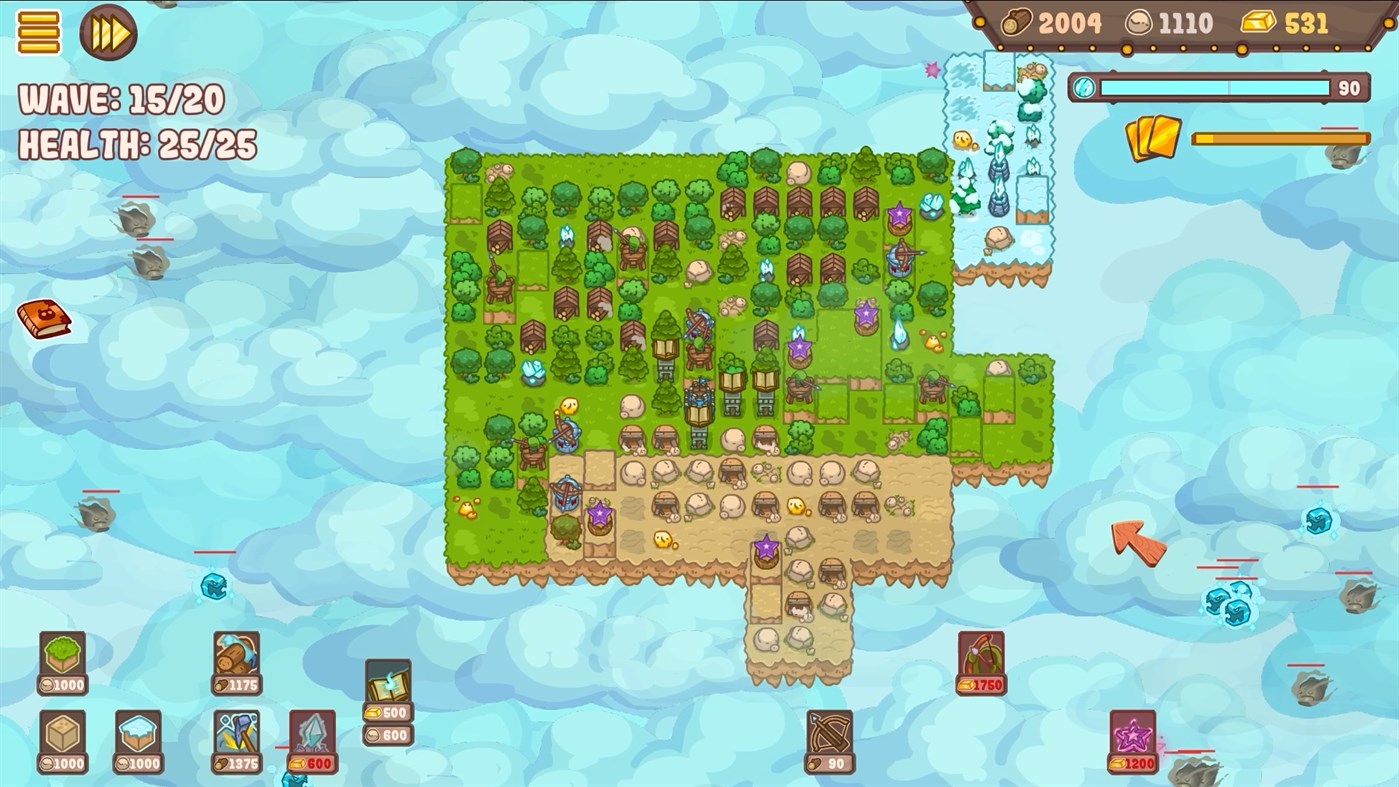Open the red book on the left edge
Image resolution: width=1399 pixels, height=787 pixels.
[42, 321]
